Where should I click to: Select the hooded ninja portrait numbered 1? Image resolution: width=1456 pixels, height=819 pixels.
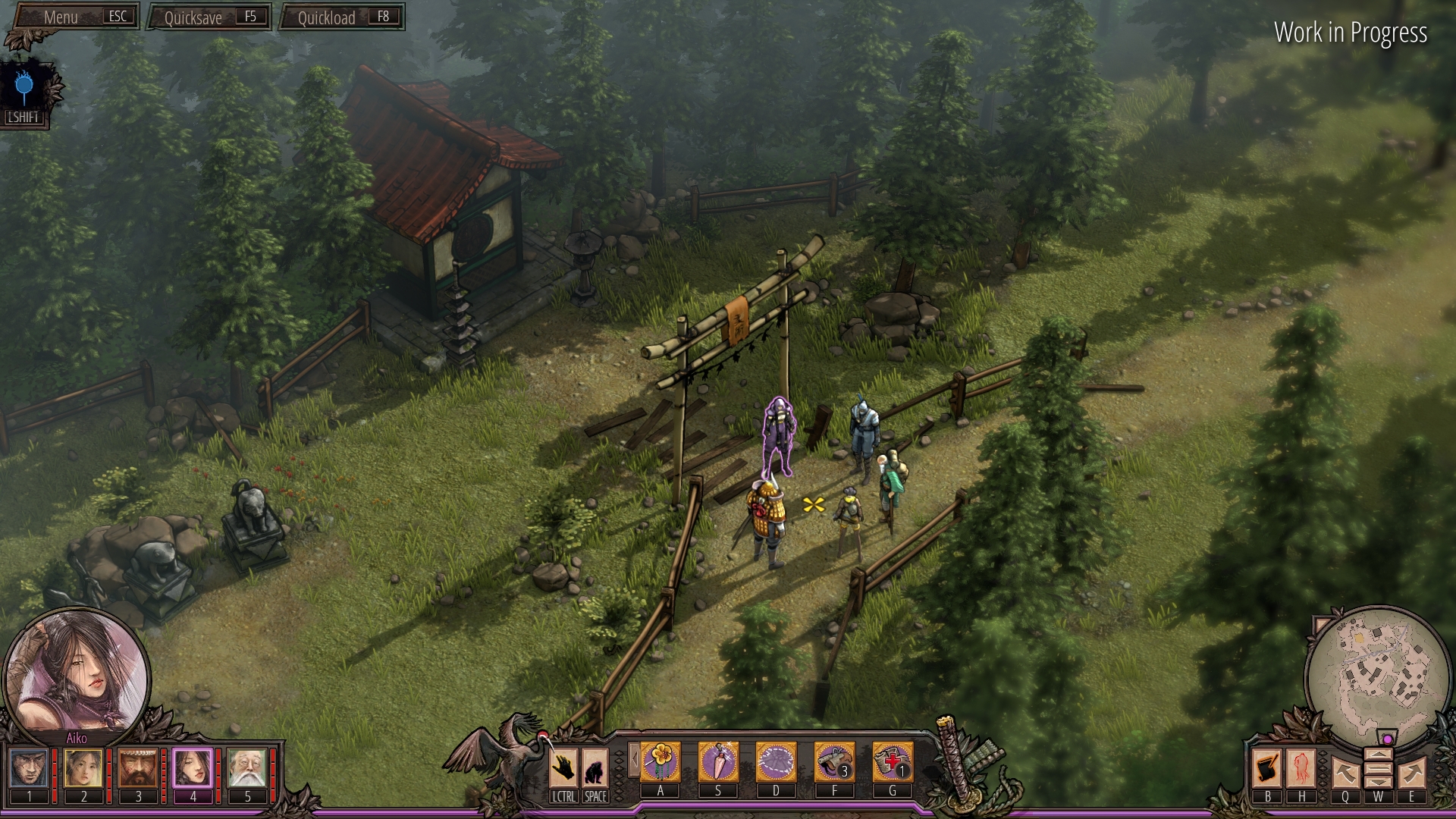coord(30,768)
